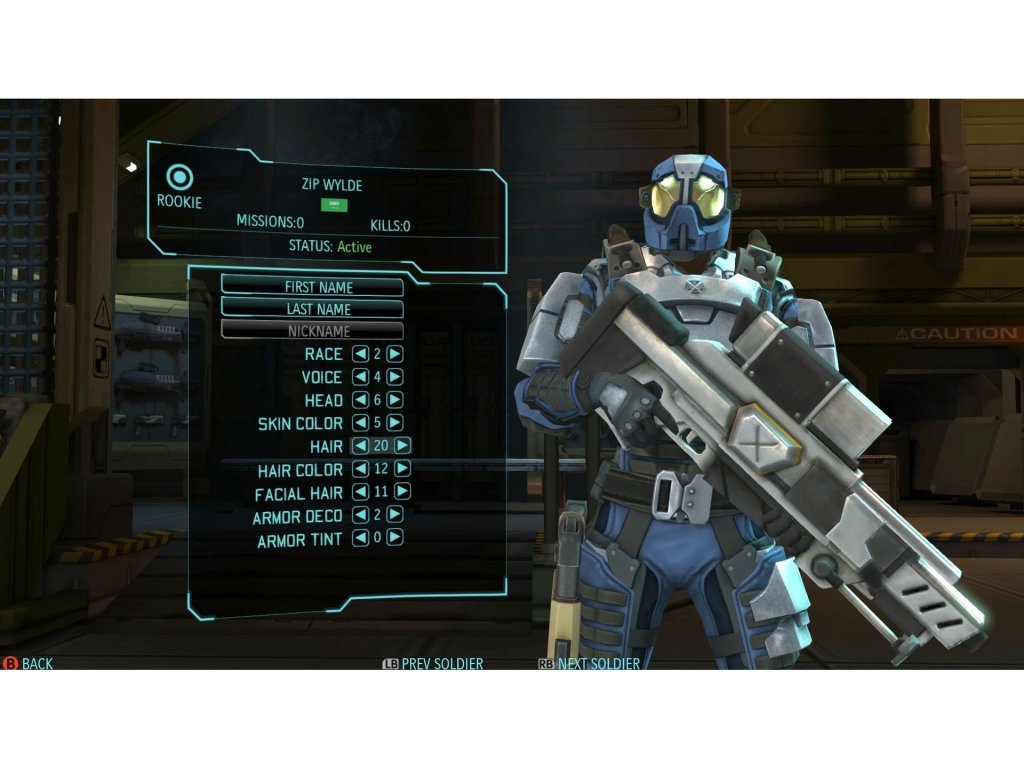Image resolution: width=1024 pixels, height=768 pixels.
Task: Switch to the next Head
Action: tap(395, 400)
